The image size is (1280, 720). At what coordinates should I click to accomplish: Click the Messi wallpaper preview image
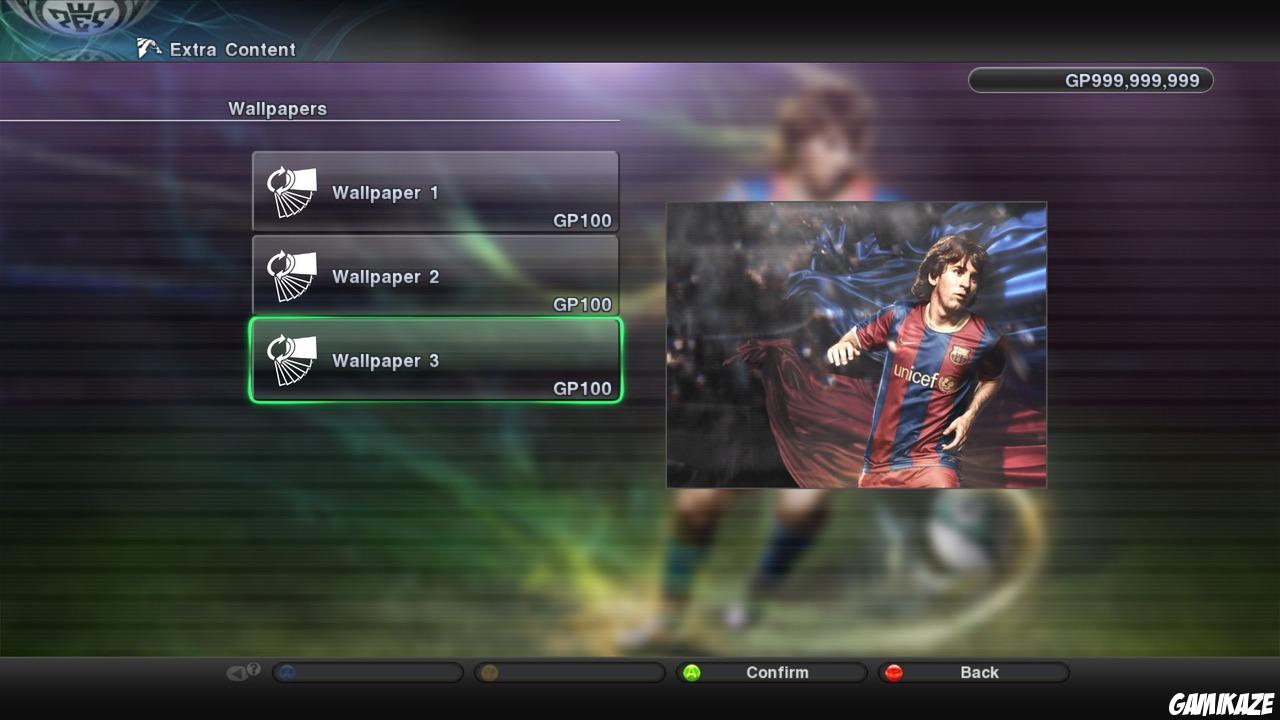856,344
